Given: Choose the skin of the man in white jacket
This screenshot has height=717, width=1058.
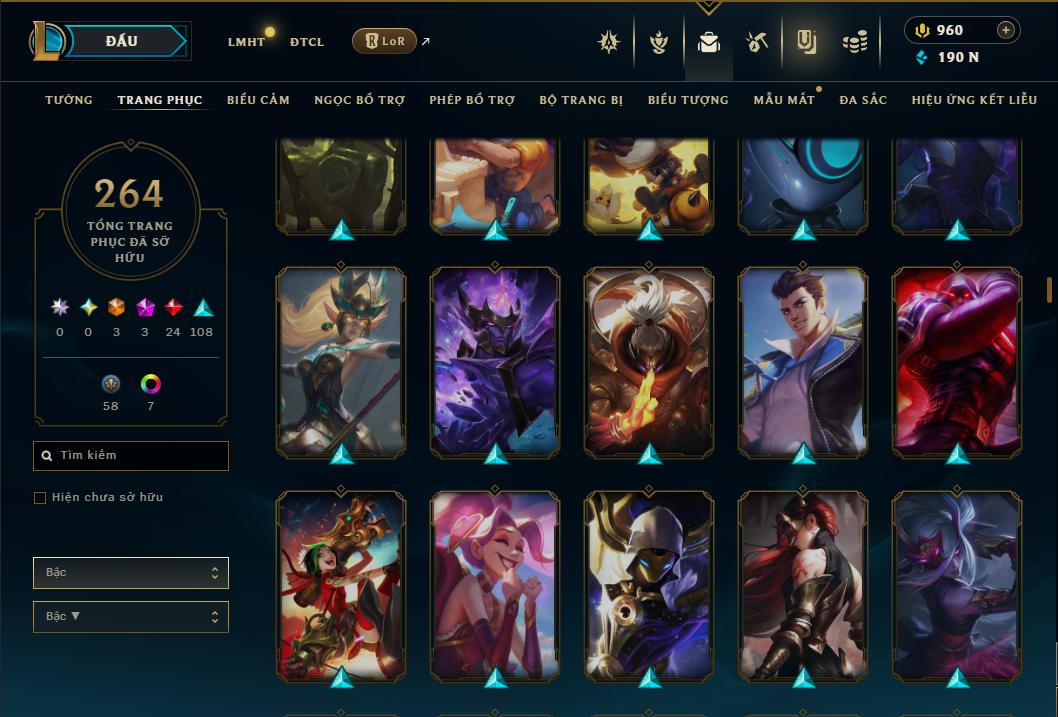Looking at the screenshot, I should tap(803, 362).
